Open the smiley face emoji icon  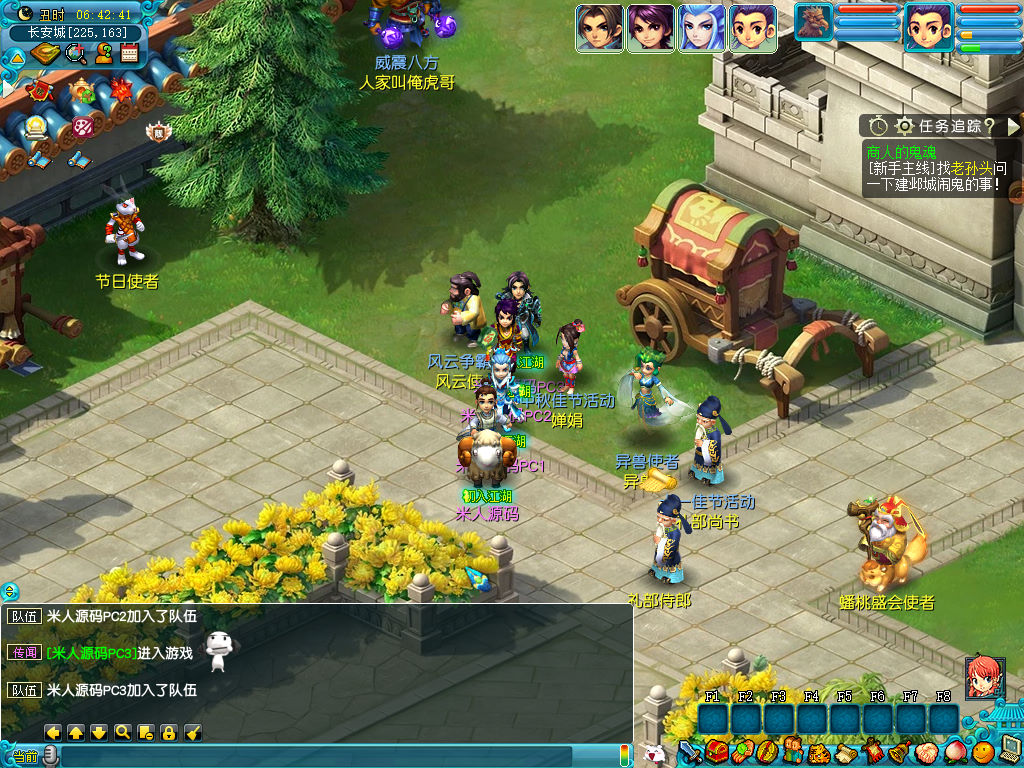tap(982, 750)
